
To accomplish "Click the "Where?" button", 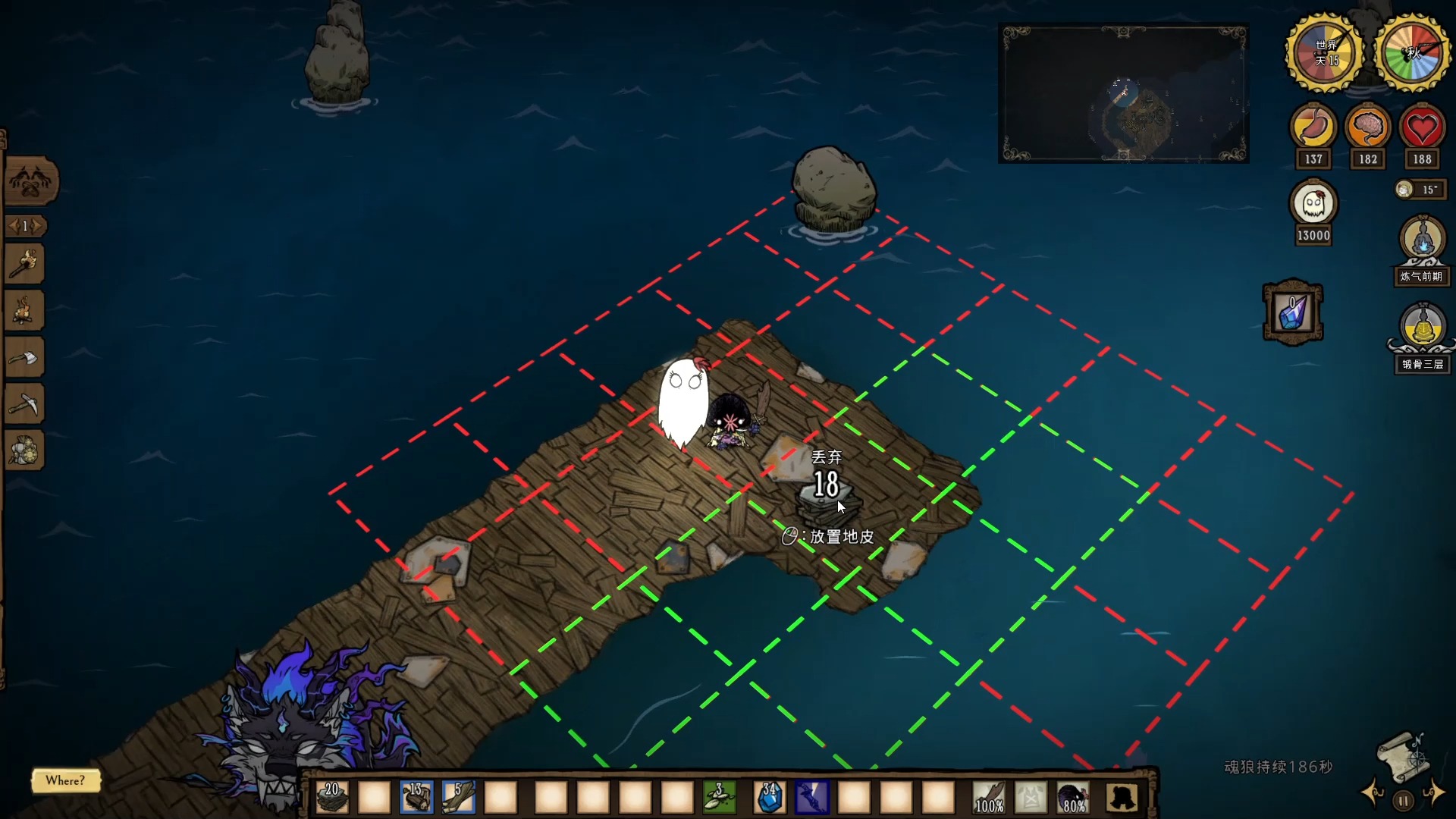I will (65, 780).
